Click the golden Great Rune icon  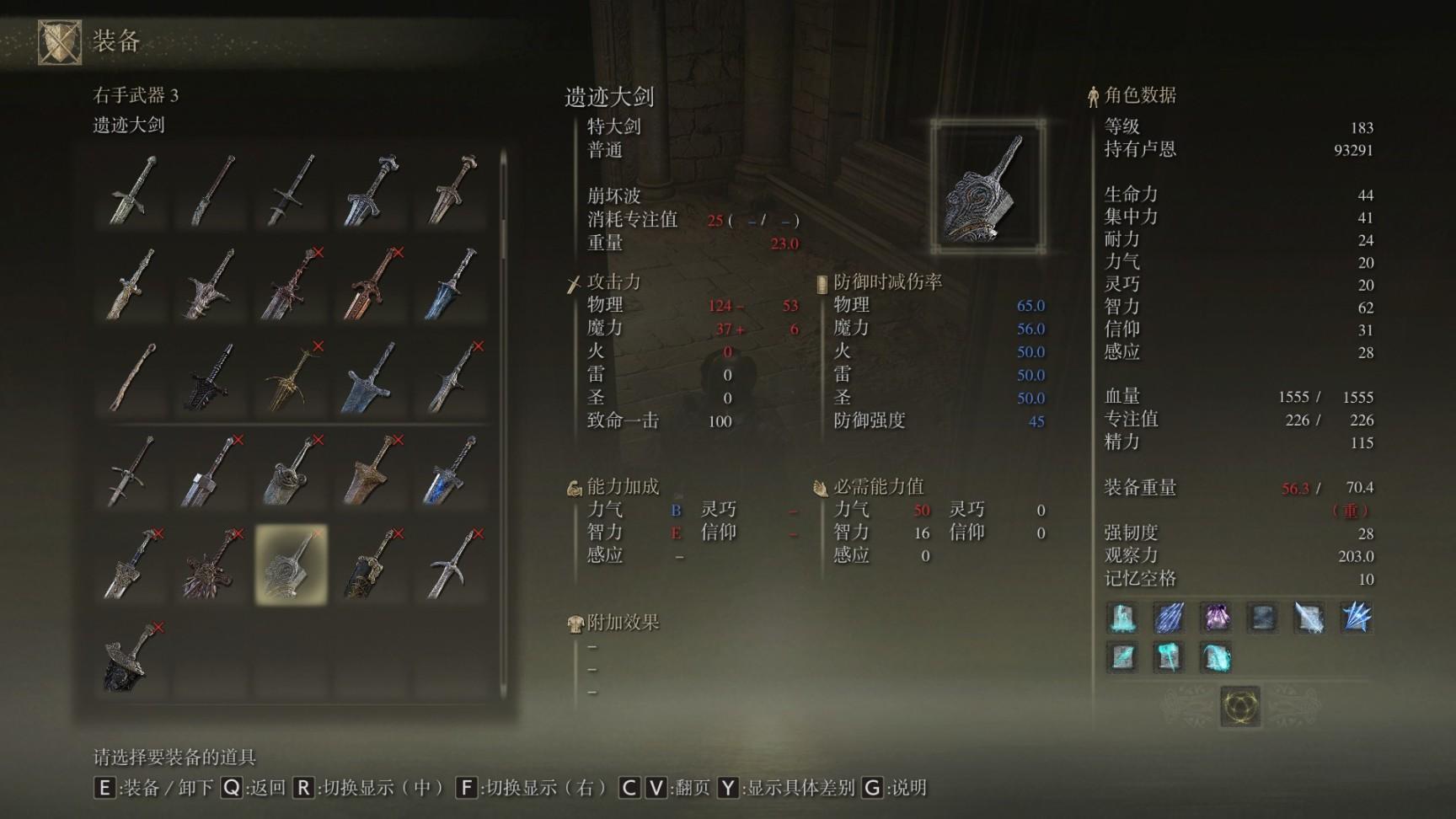point(1239,705)
